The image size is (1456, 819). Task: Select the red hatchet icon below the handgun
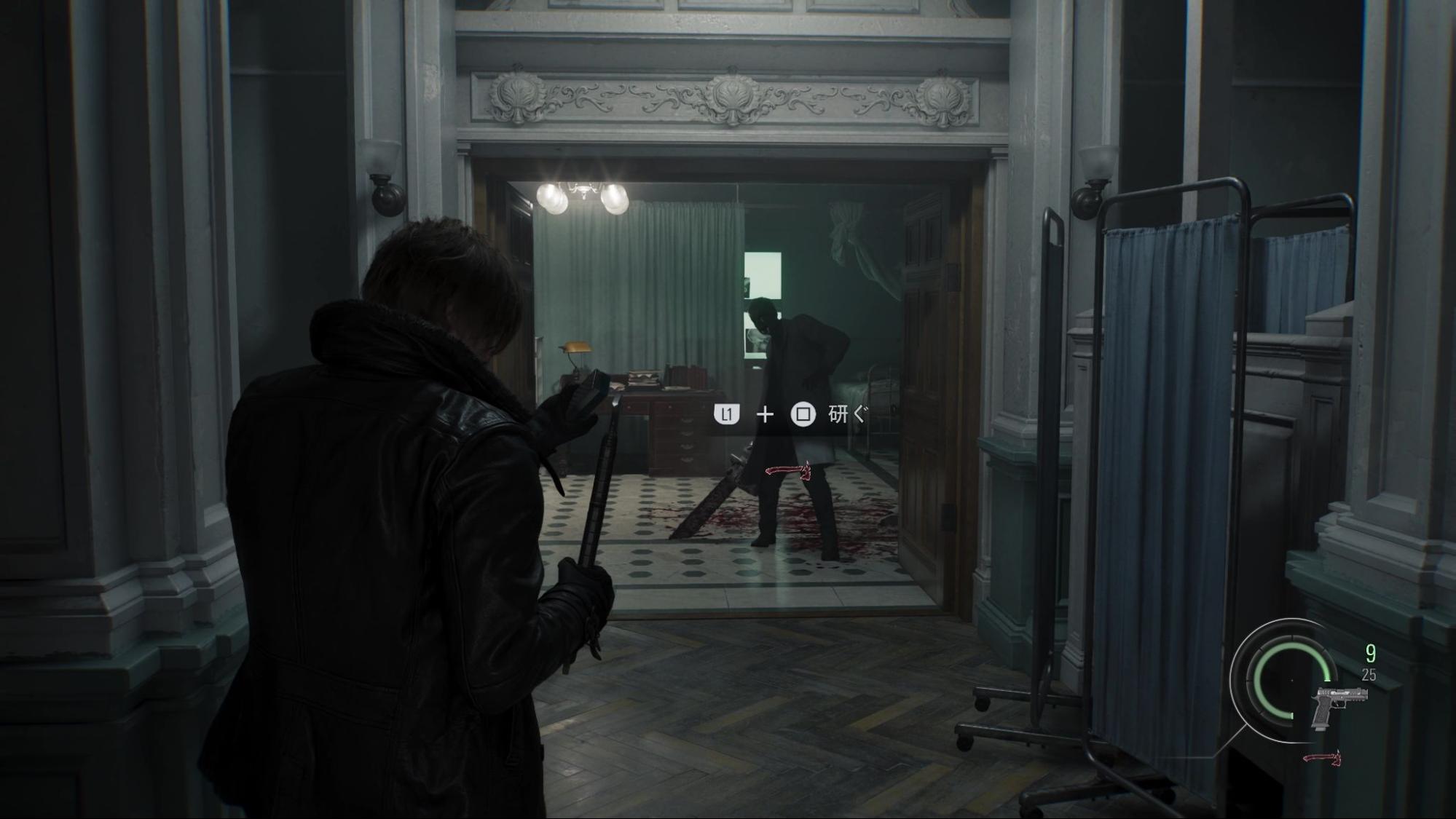click(x=1322, y=758)
